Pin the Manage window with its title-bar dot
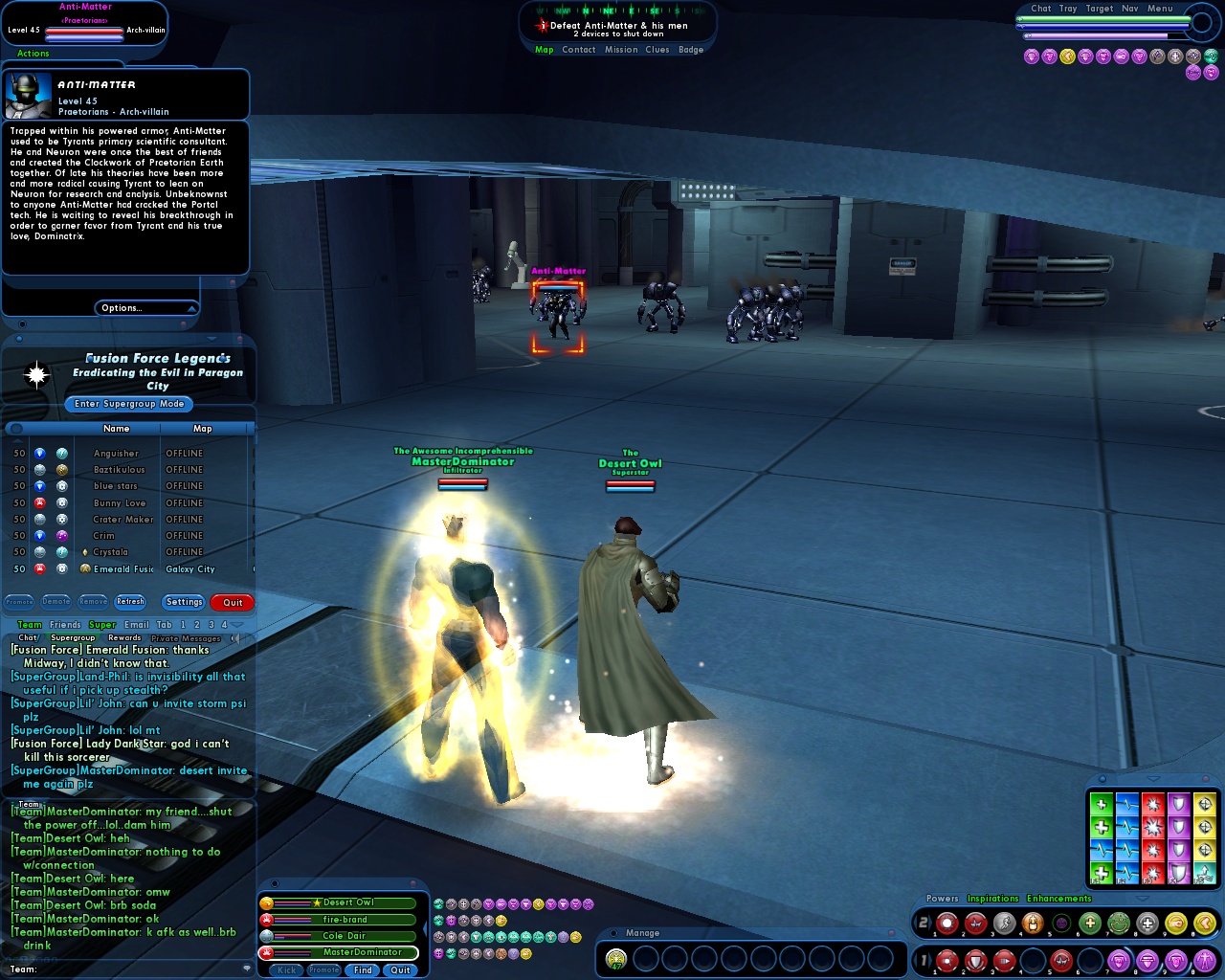Image resolution: width=1225 pixels, height=980 pixels. 613,934
